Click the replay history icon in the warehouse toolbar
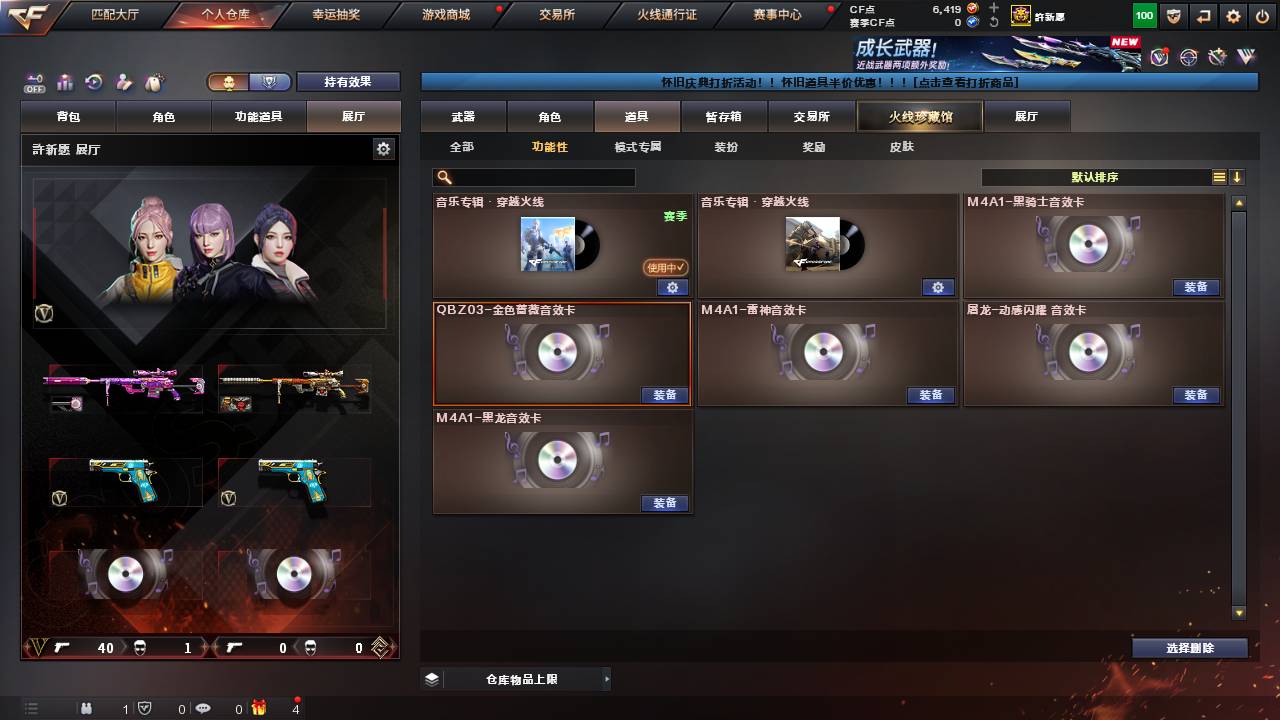The image size is (1280, 720). tap(93, 82)
